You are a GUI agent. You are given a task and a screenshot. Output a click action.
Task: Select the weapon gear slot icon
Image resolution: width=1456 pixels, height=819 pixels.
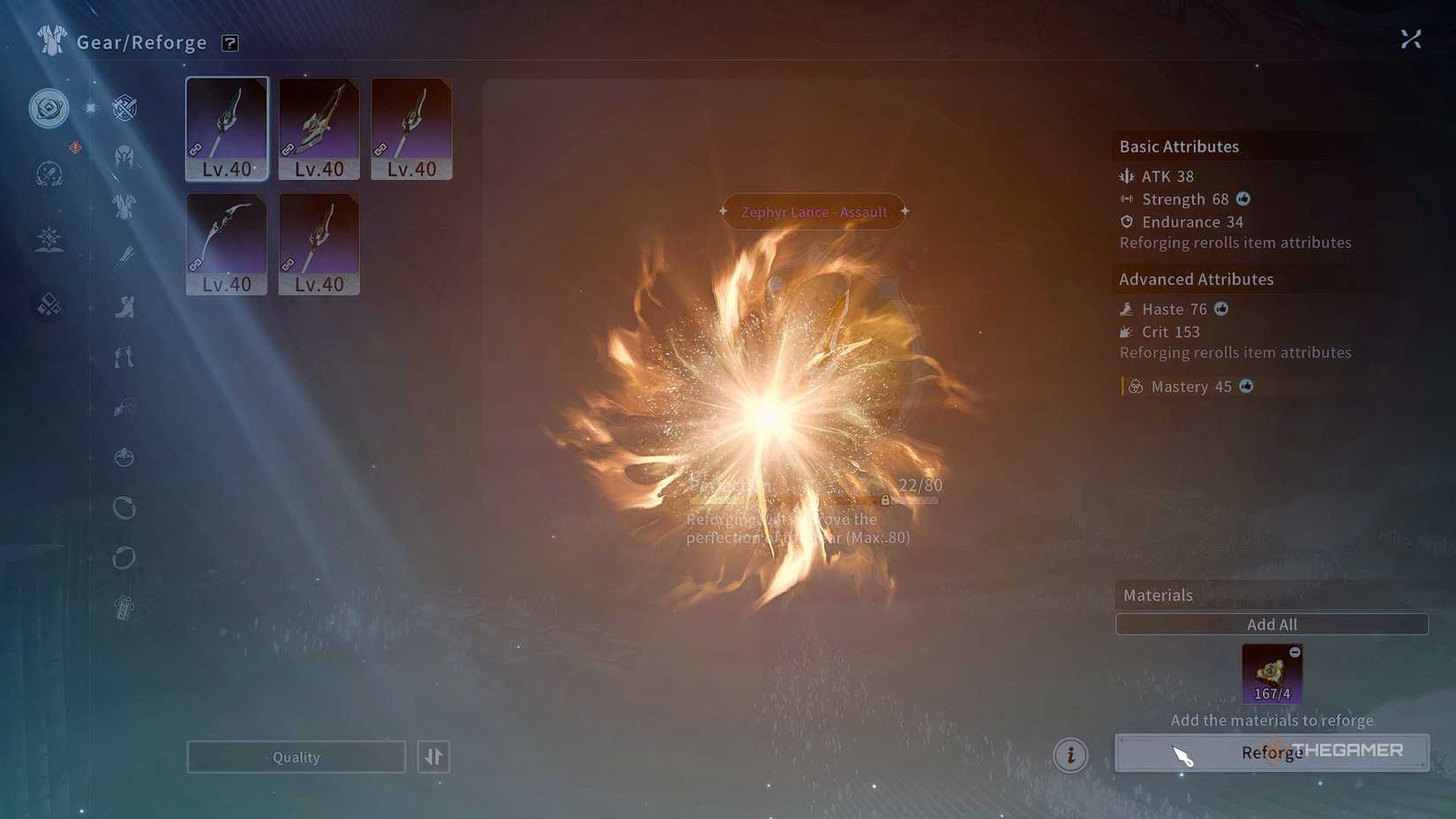click(124, 256)
